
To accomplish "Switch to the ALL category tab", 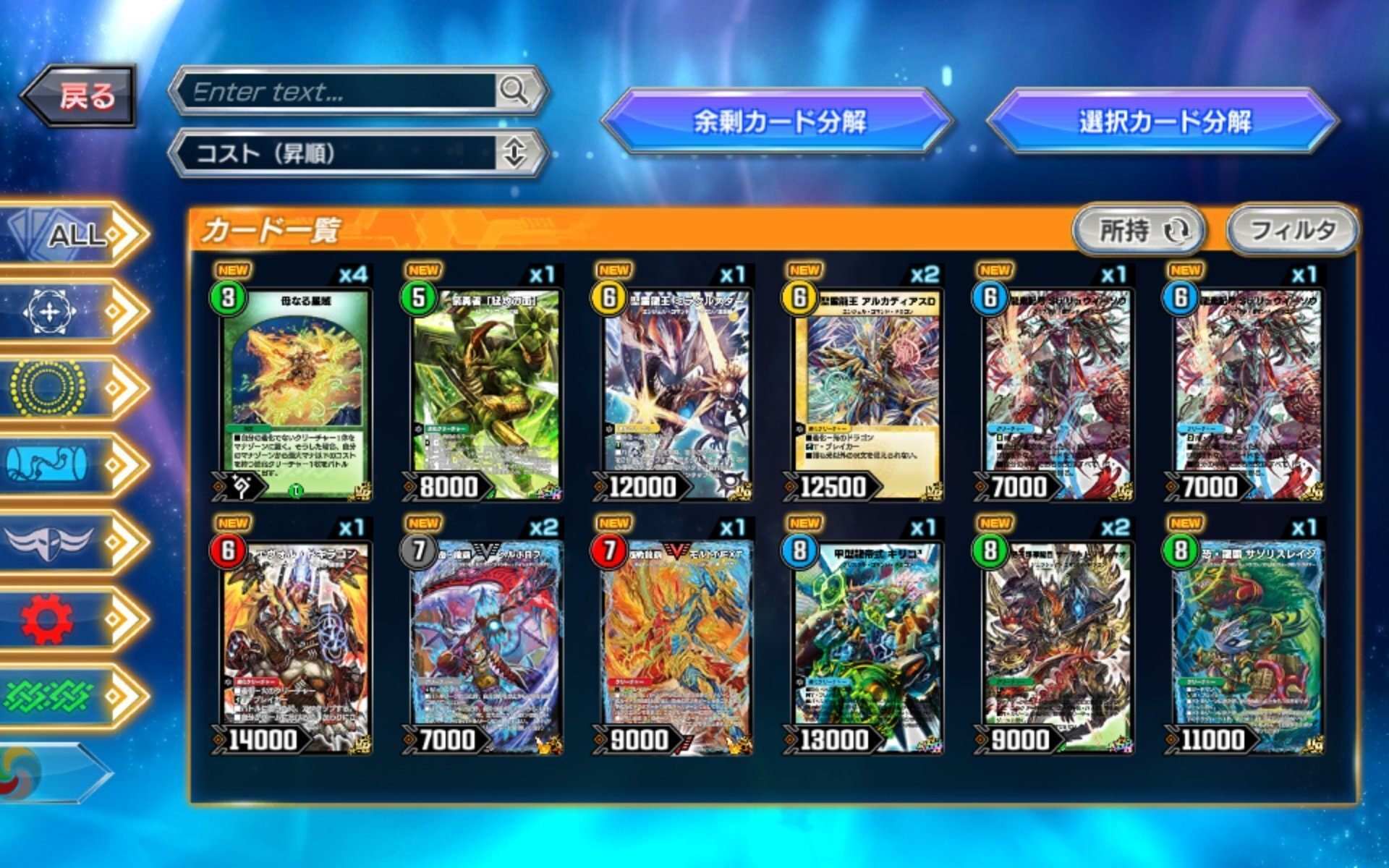I will point(72,234).
